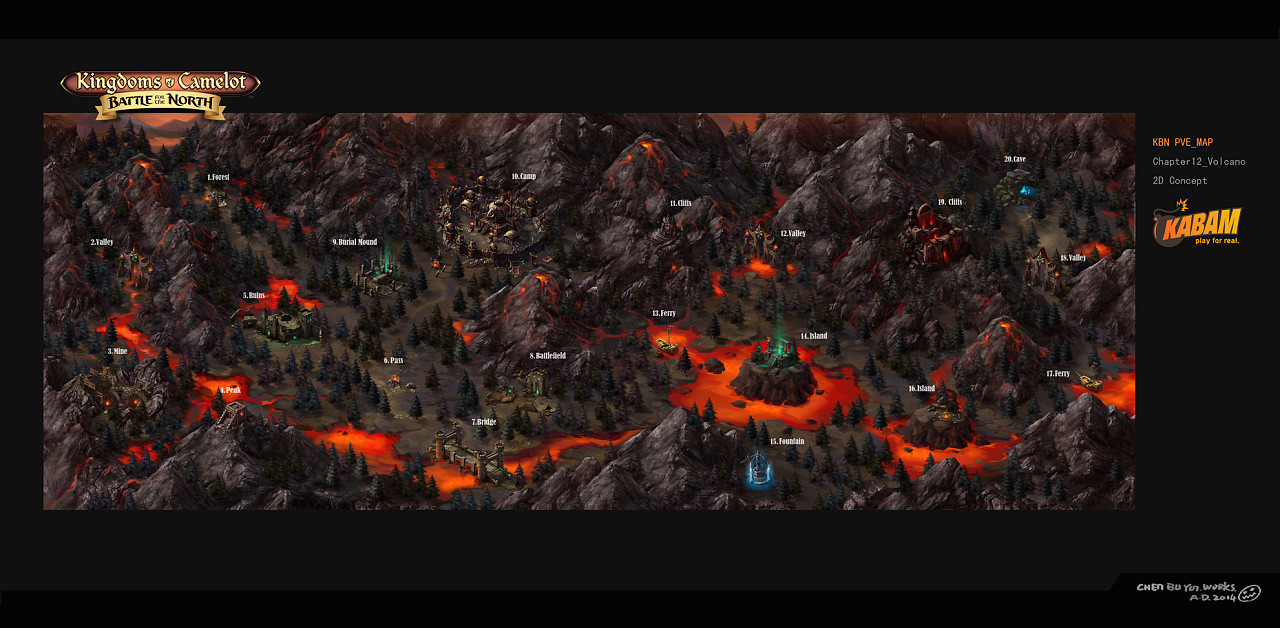This screenshot has width=1280, height=628.
Task: Open the 3.Mine stage
Action: pyautogui.click(x=117, y=352)
